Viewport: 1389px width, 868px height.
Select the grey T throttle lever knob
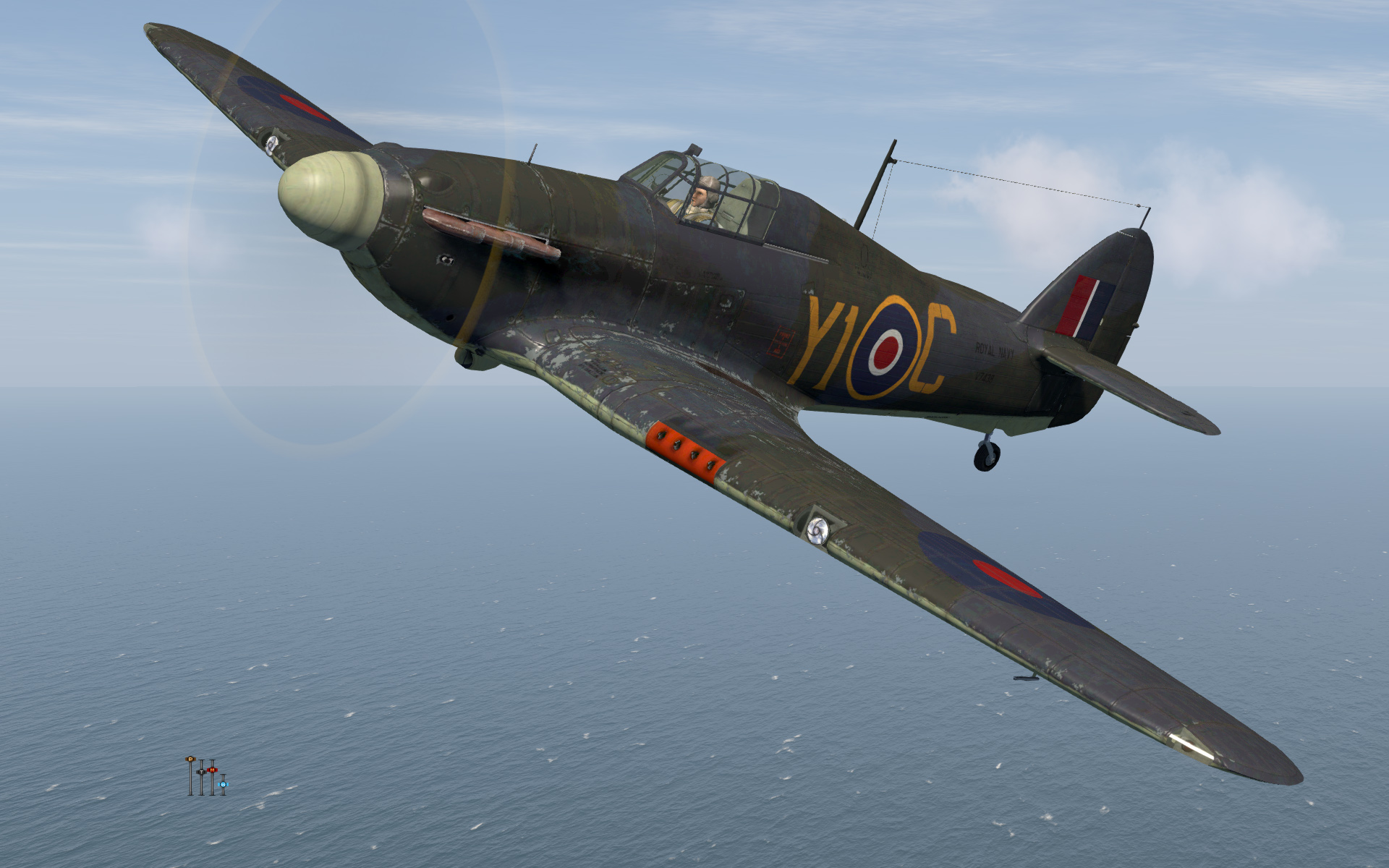(201, 772)
